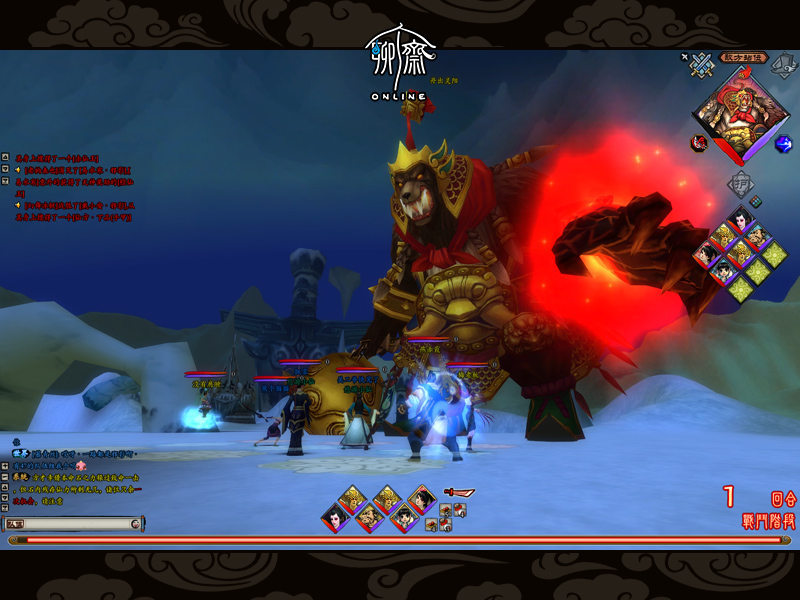Activate the red skill icon beside the boss portrait

click(699, 143)
